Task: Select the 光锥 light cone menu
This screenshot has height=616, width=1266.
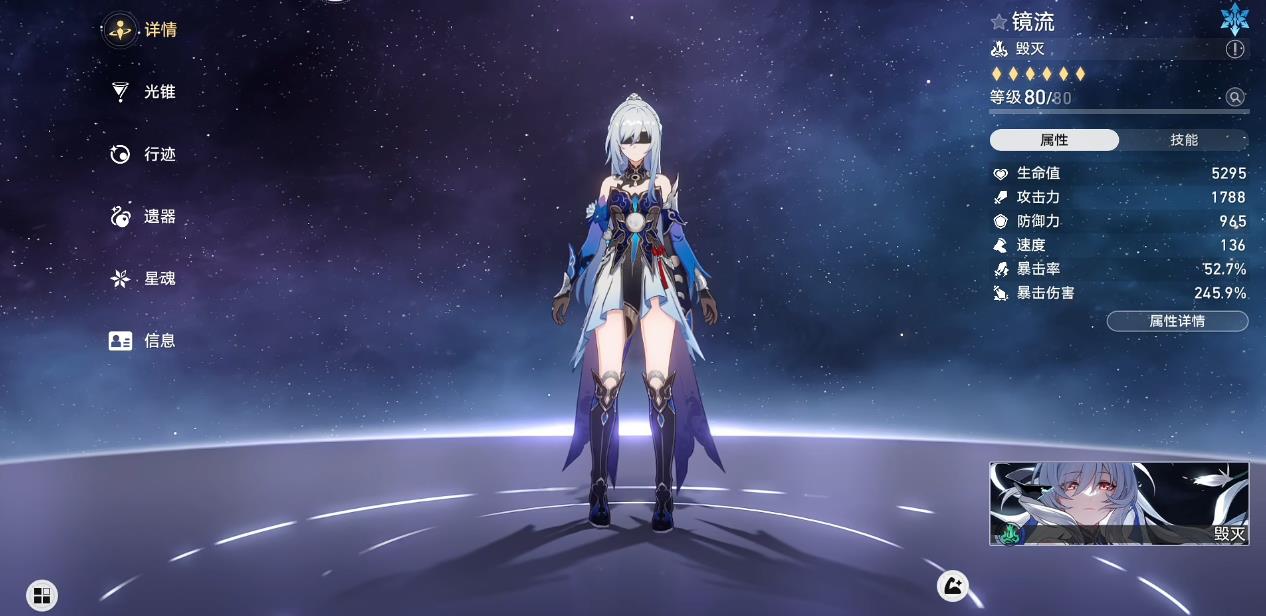Action: pyautogui.click(x=142, y=92)
